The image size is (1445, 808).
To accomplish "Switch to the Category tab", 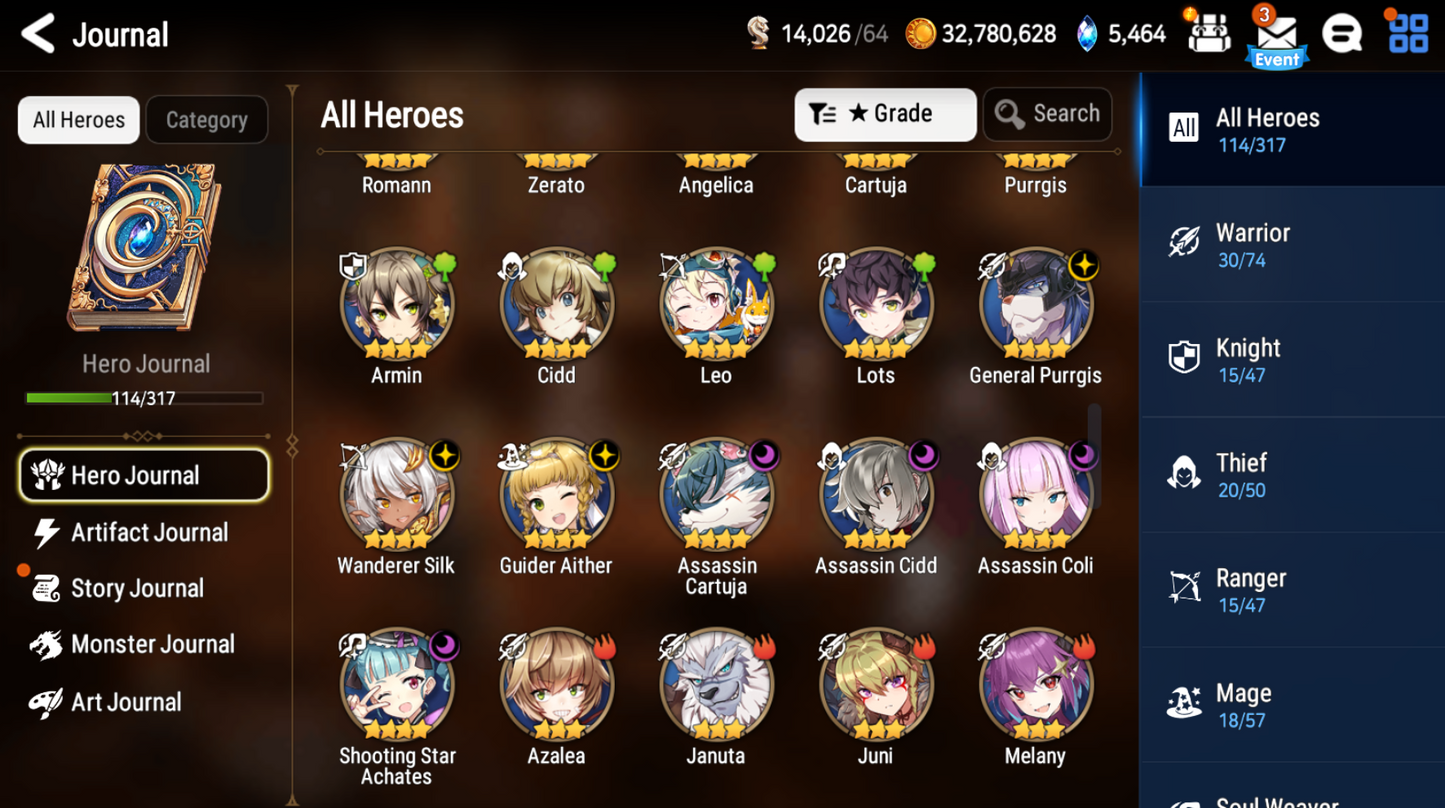I will tap(206, 119).
